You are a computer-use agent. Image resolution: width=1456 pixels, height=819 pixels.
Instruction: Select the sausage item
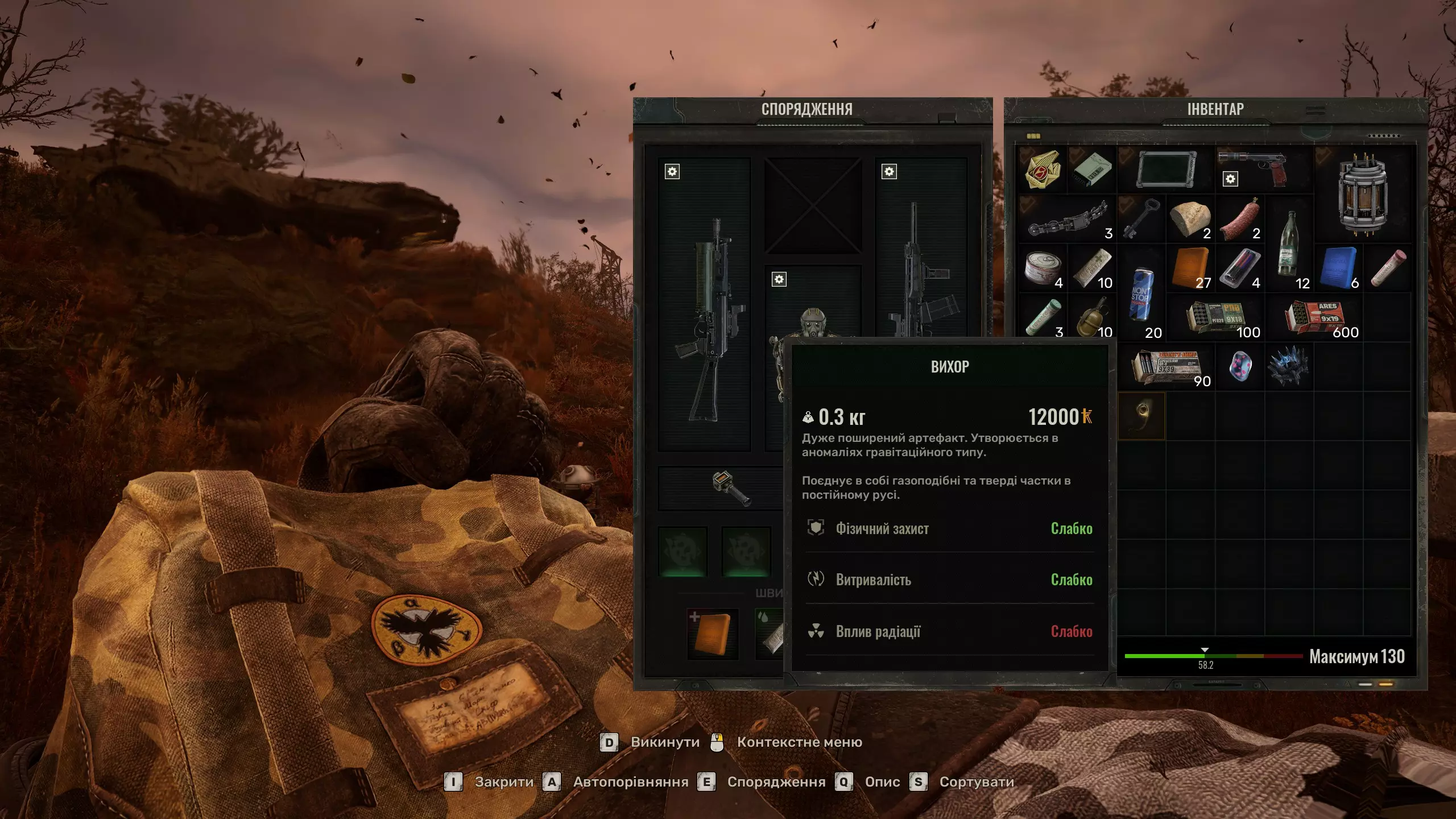click(x=1240, y=218)
